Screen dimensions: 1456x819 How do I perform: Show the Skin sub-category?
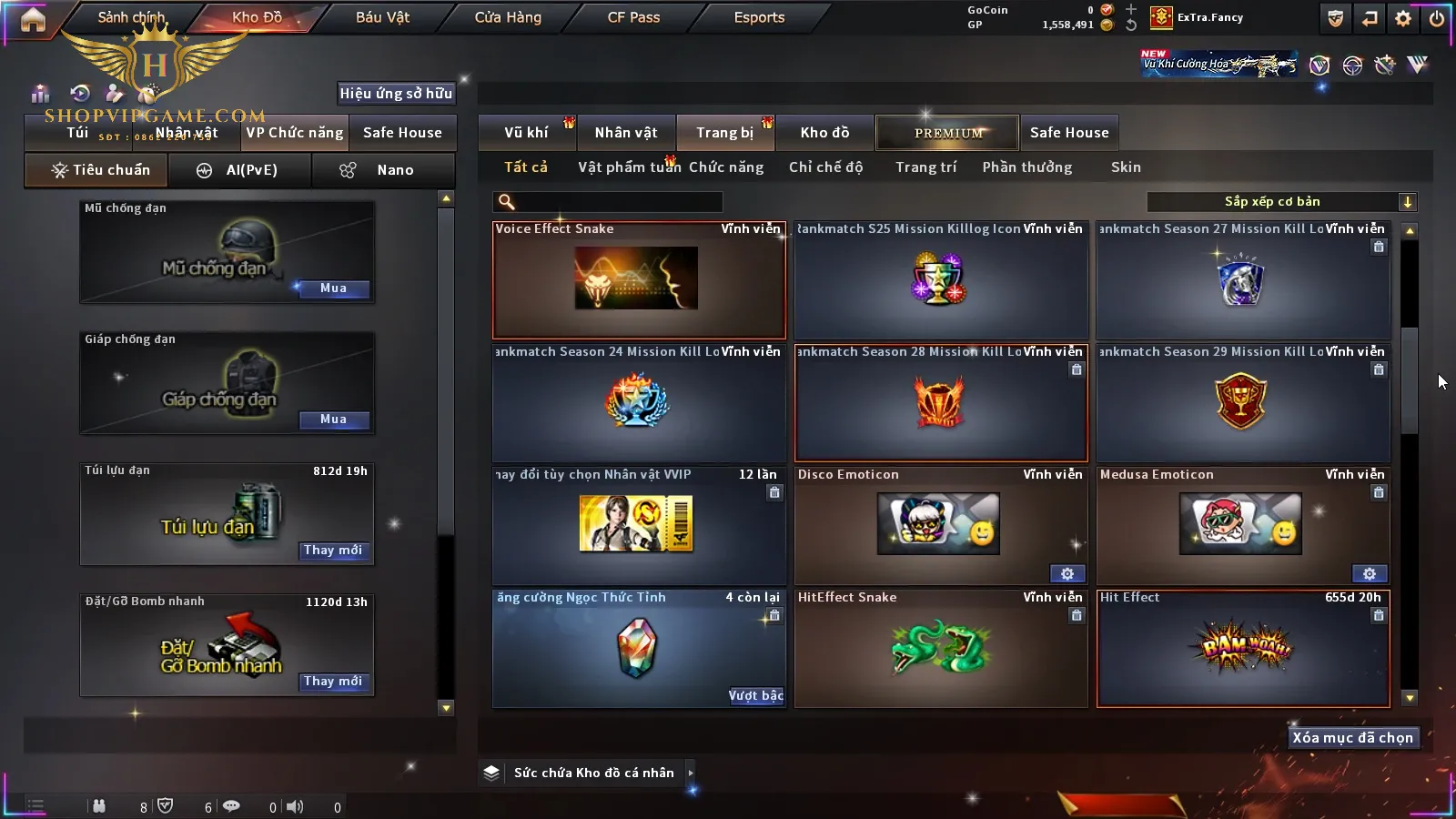click(1126, 167)
